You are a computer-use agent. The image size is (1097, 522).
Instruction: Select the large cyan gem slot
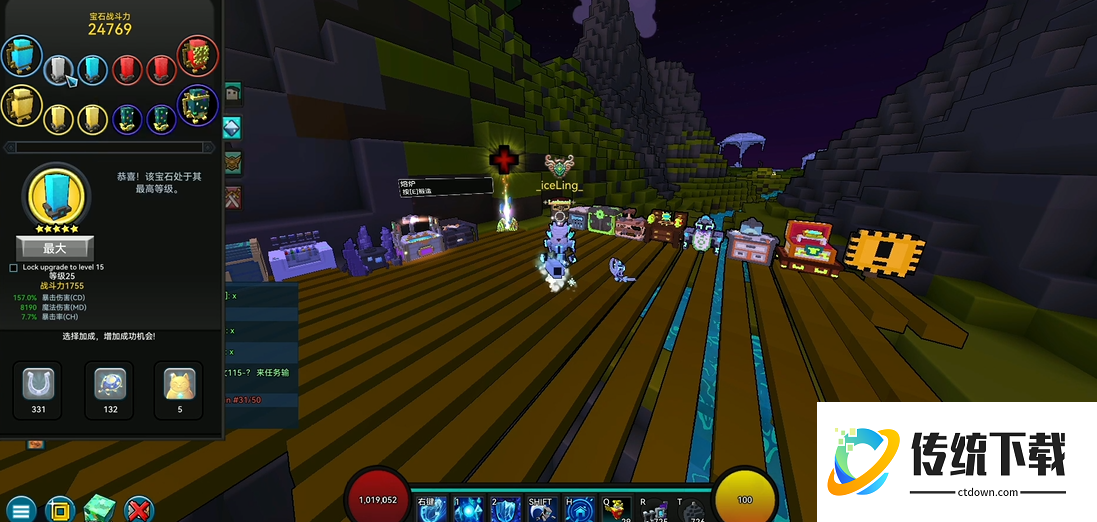coord(21,56)
